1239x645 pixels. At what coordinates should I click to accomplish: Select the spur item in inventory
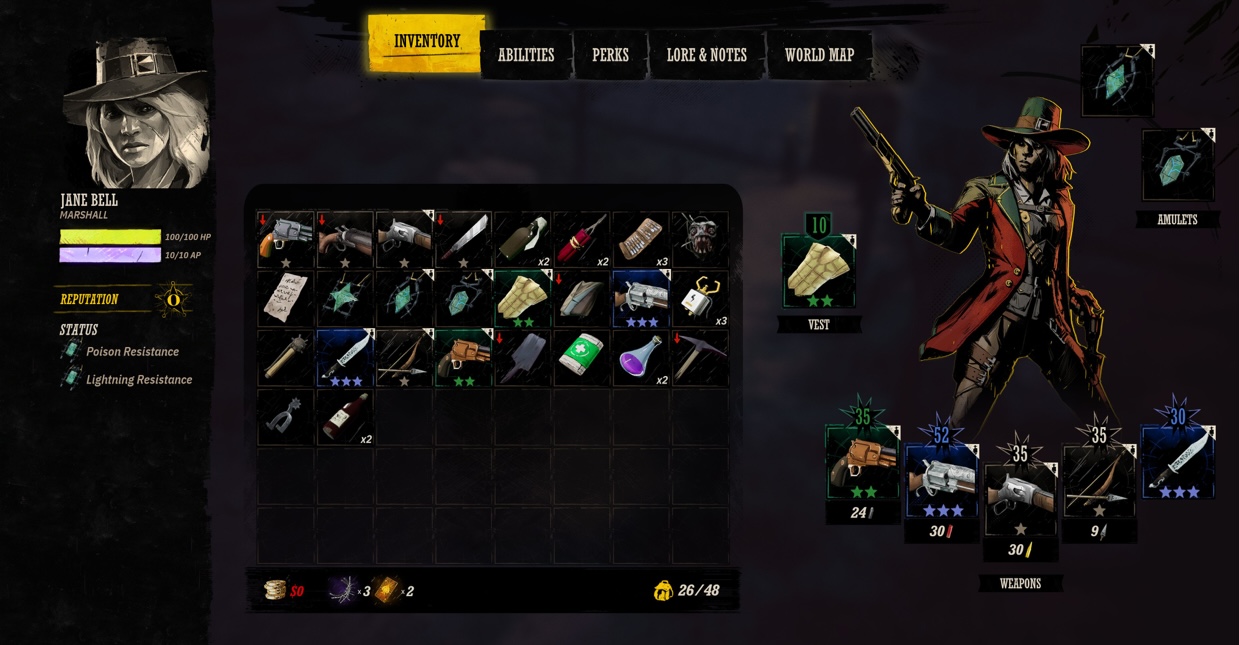point(286,416)
